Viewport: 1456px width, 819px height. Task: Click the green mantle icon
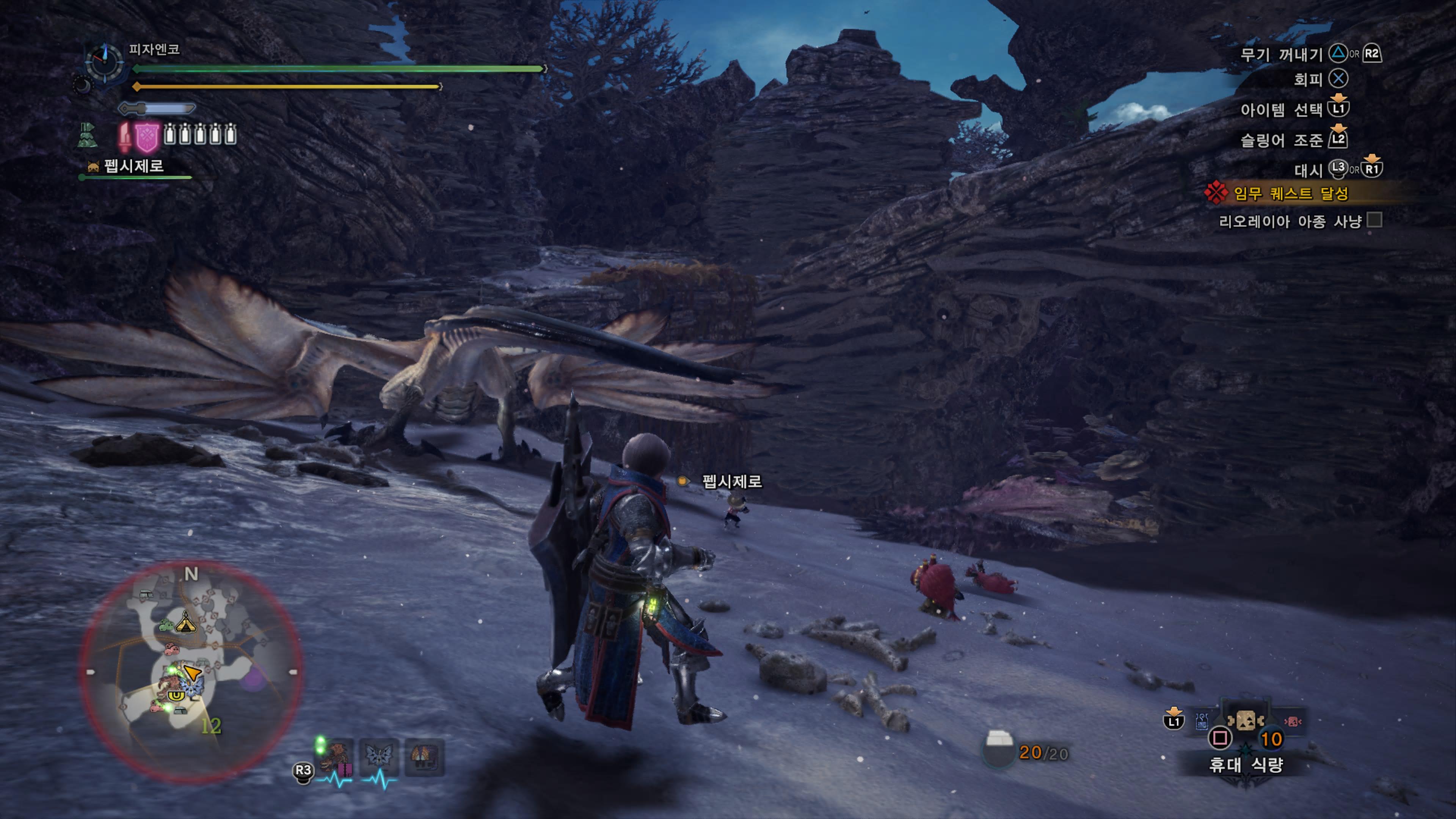tap(87, 136)
